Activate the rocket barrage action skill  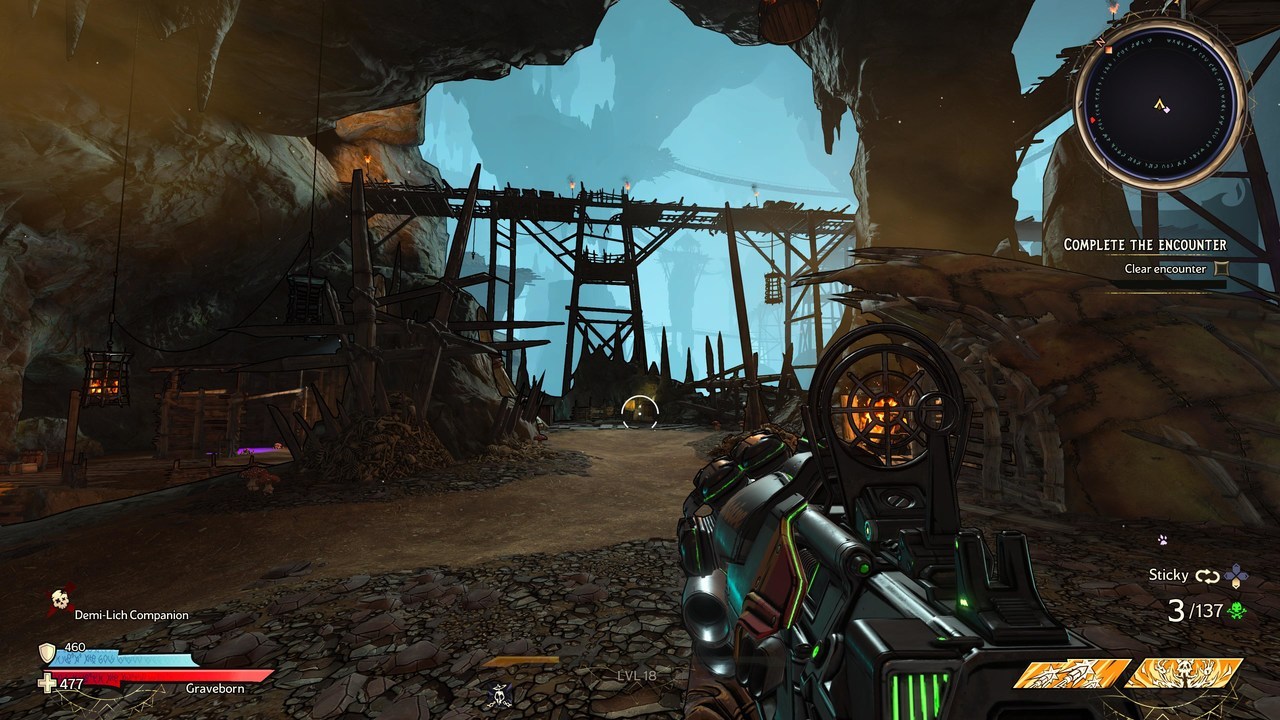(1072, 674)
